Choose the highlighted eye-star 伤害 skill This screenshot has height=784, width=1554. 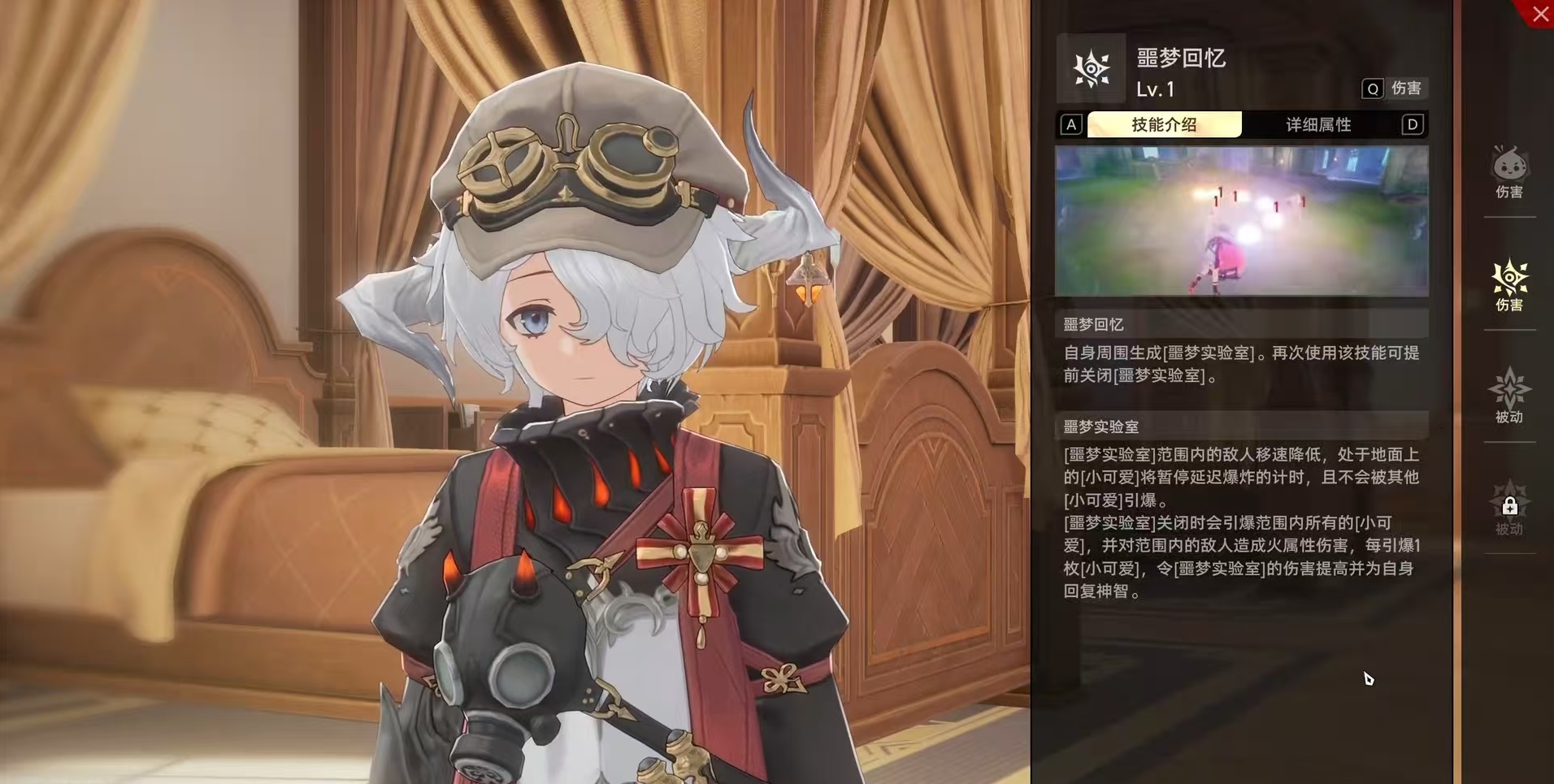[1509, 284]
